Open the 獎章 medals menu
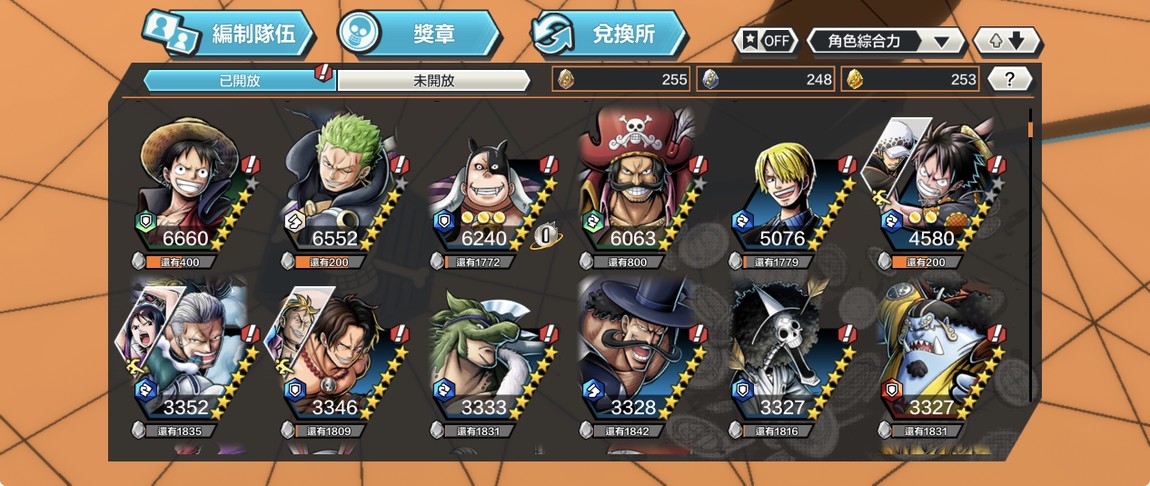This screenshot has height=486, width=1150. point(418,34)
